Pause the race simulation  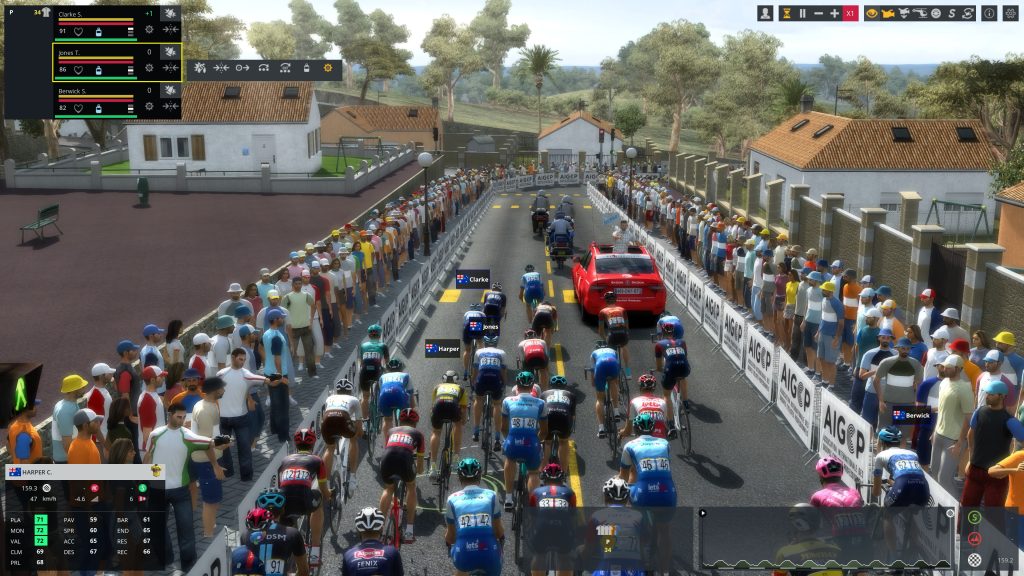pyautogui.click(x=802, y=13)
